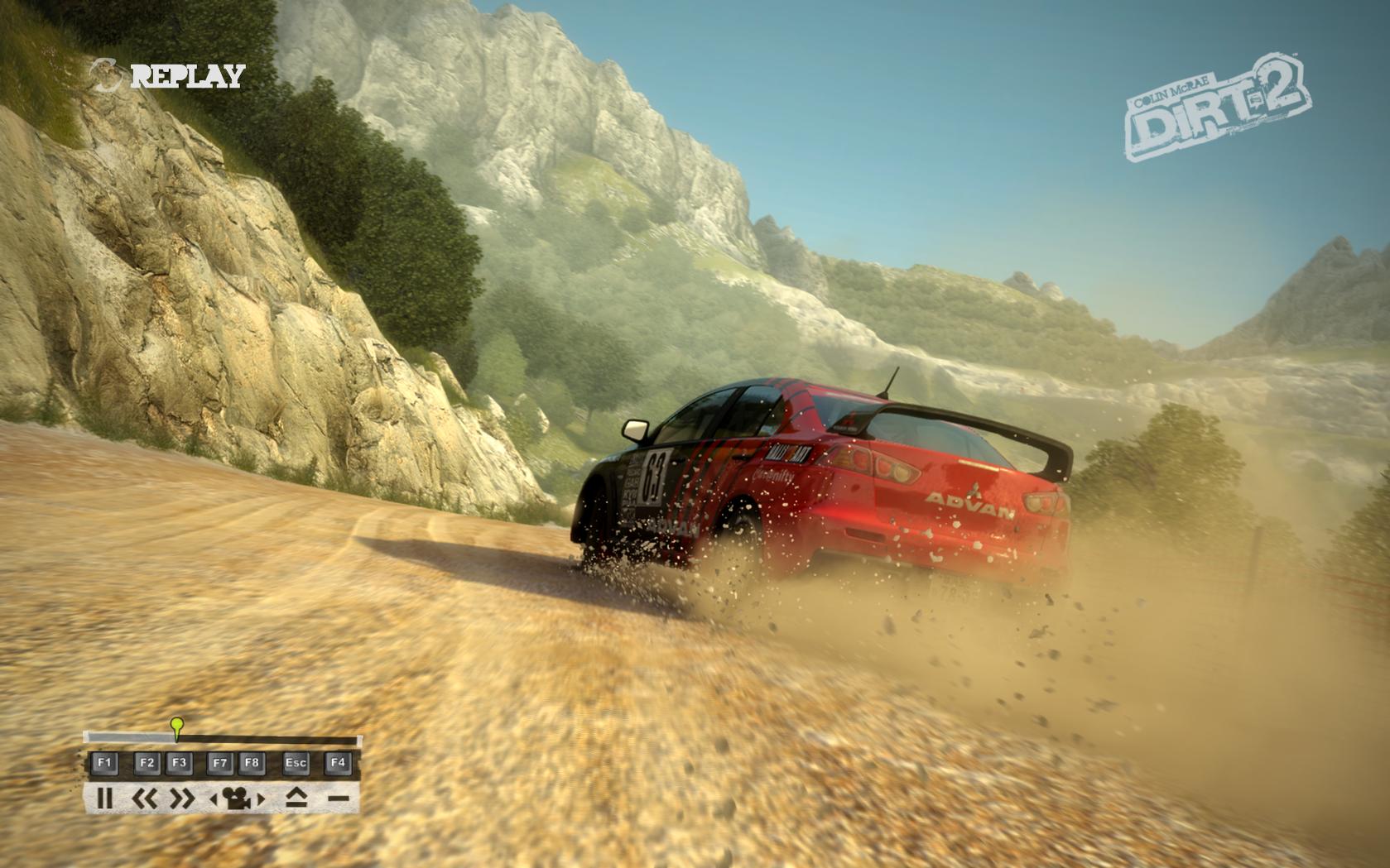Jump to the unplayed dark portion of the timeline
The width and height of the screenshot is (1390, 868).
click(x=269, y=739)
